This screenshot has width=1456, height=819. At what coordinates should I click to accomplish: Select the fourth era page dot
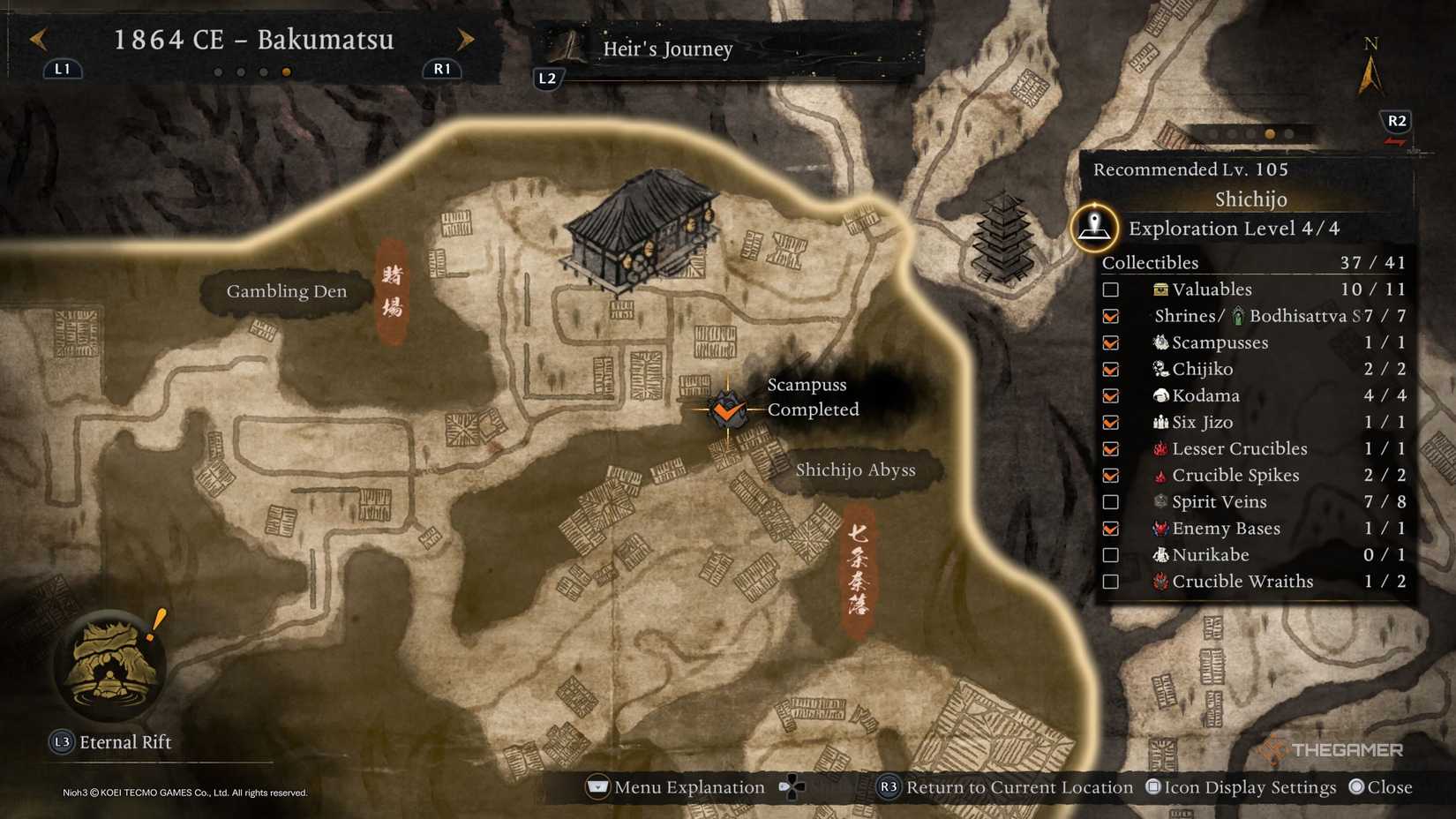pyautogui.click(x=287, y=73)
